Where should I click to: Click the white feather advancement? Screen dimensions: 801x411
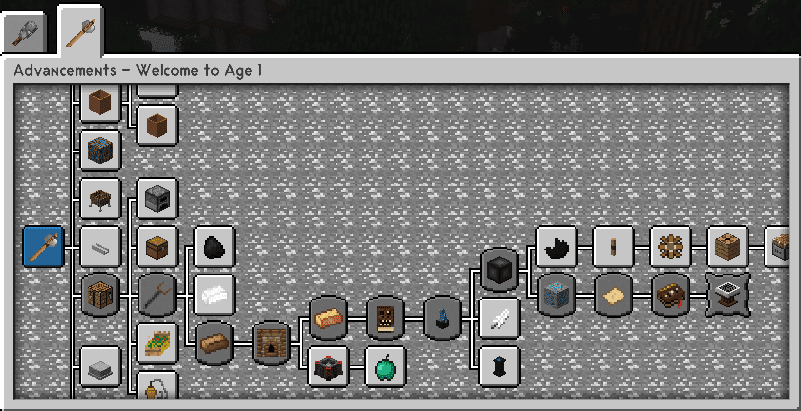[x=499, y=318]
